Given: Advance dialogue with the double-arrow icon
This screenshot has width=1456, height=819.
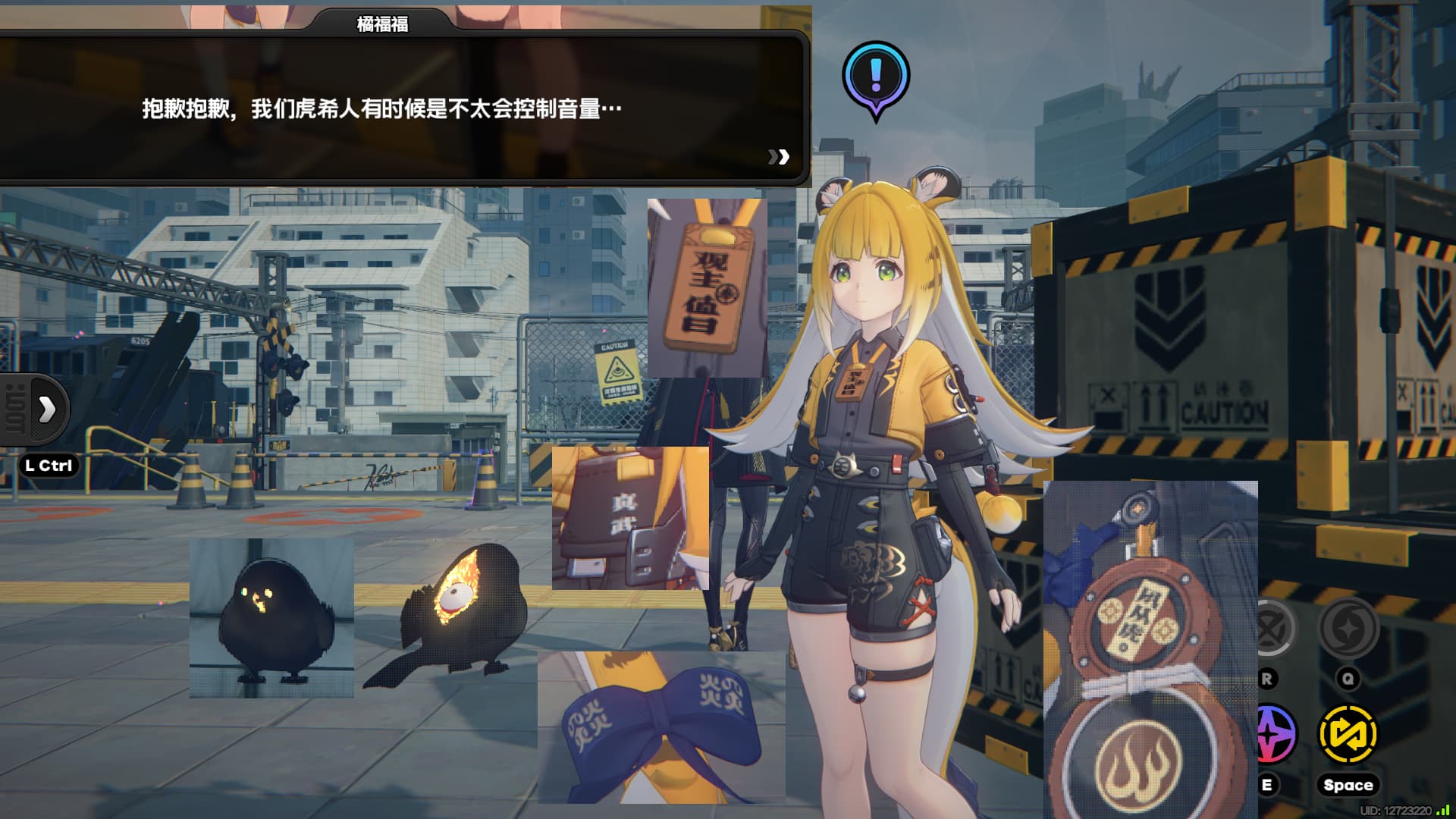Looking at the screenshot, I should [778, 157].
